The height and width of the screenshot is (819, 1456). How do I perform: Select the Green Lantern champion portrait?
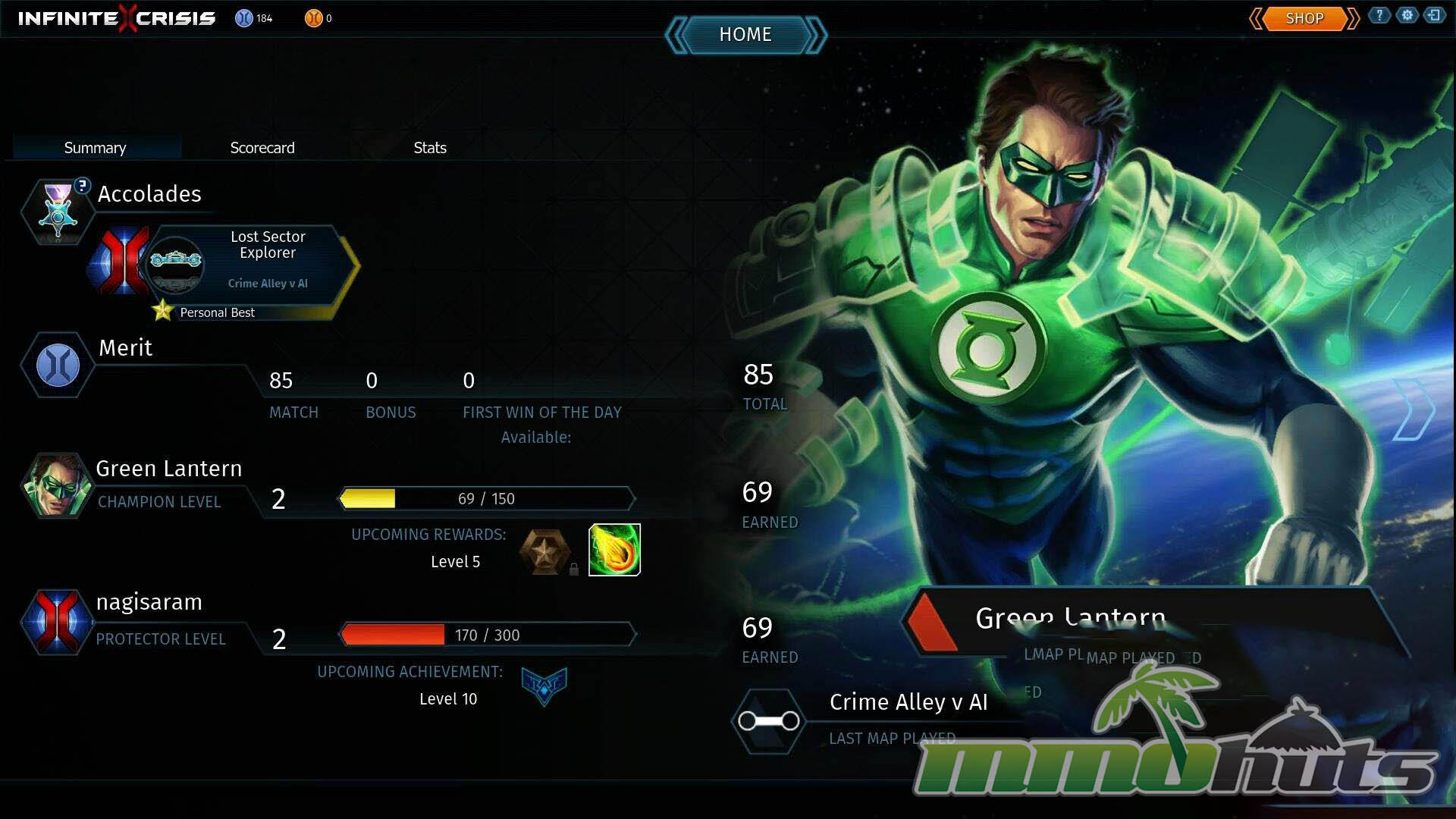pyautogui.click(x=55, y=485)
